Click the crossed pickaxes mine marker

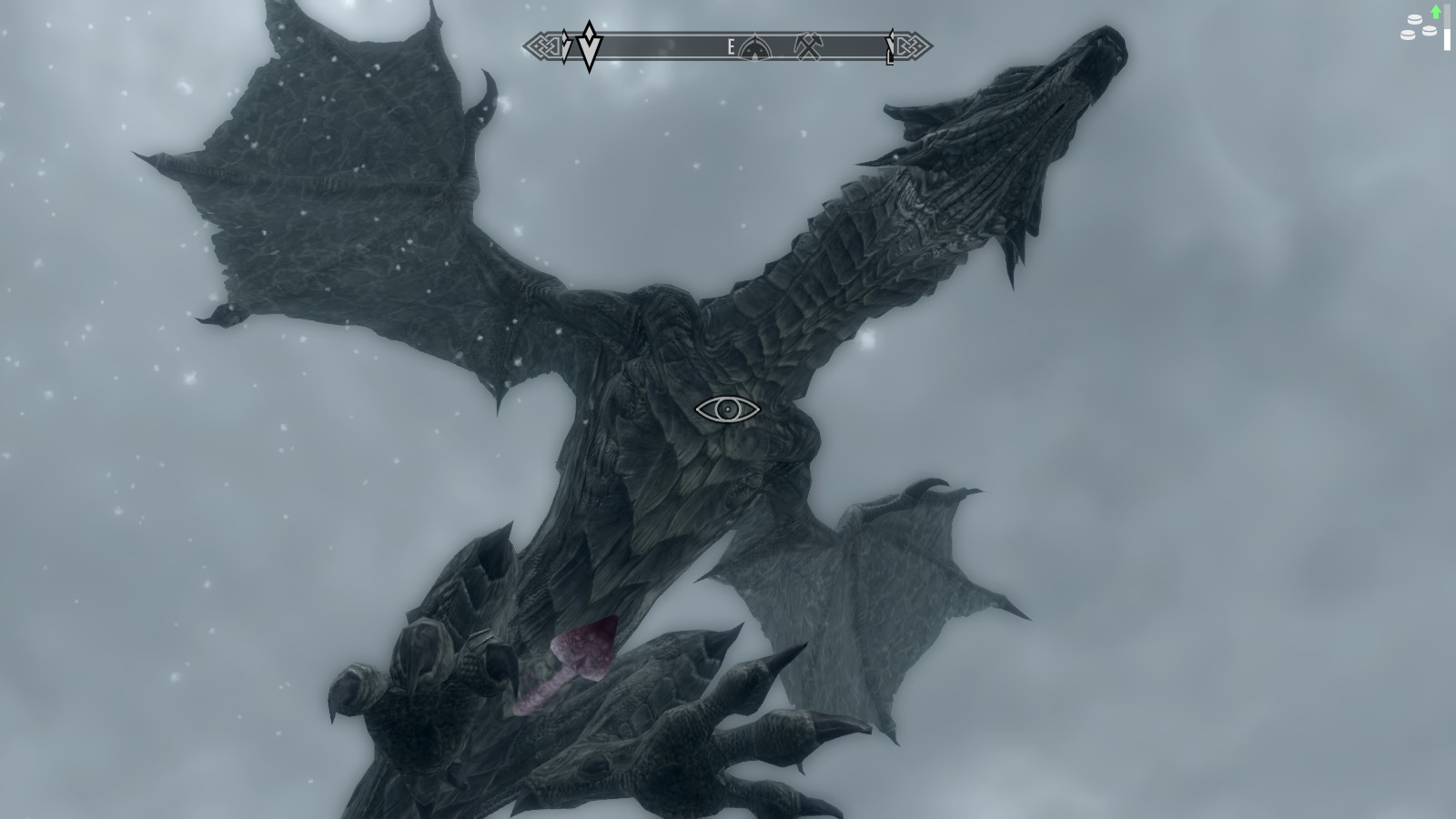(808, 46)
